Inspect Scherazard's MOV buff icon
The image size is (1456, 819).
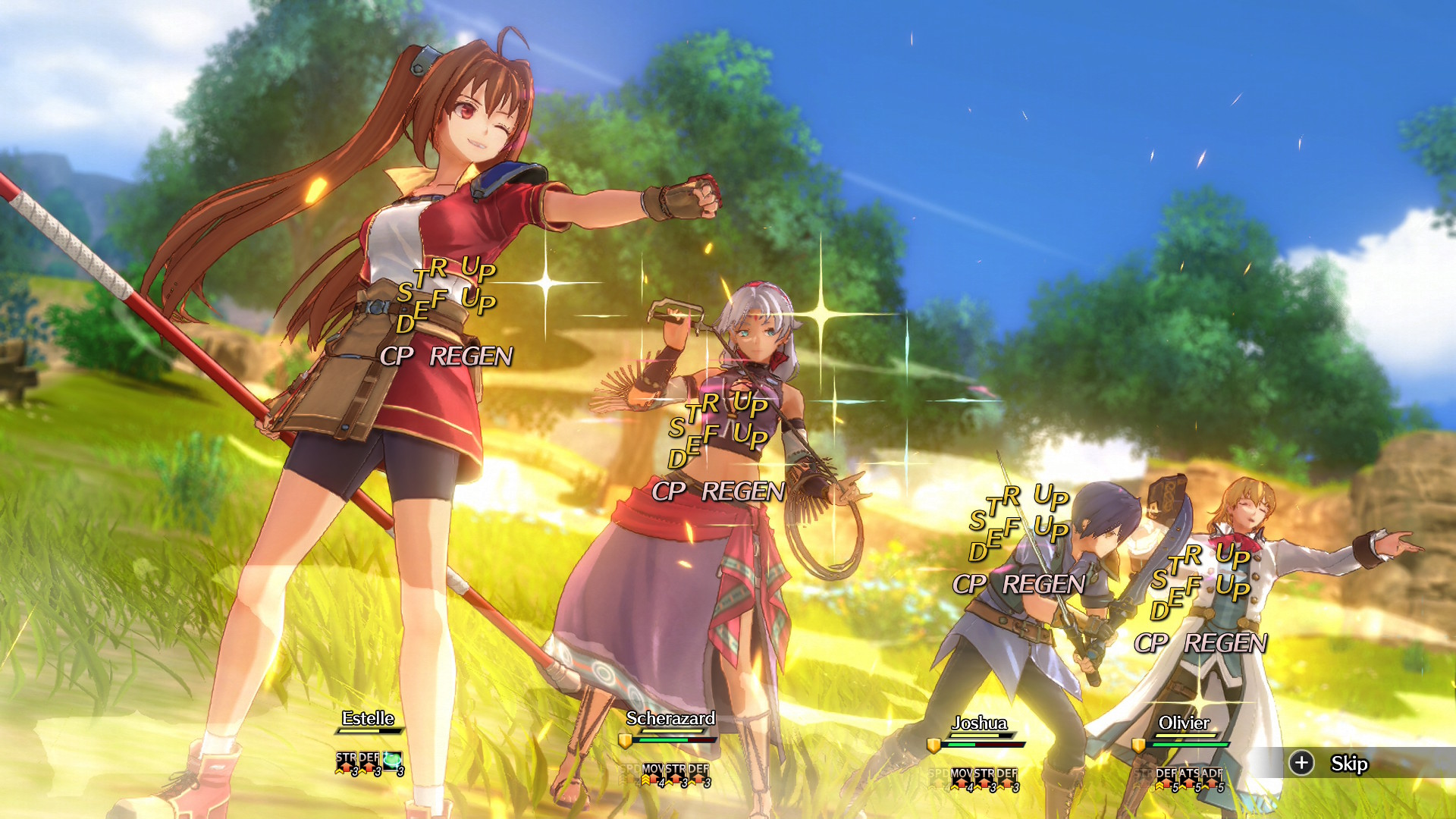652,773
